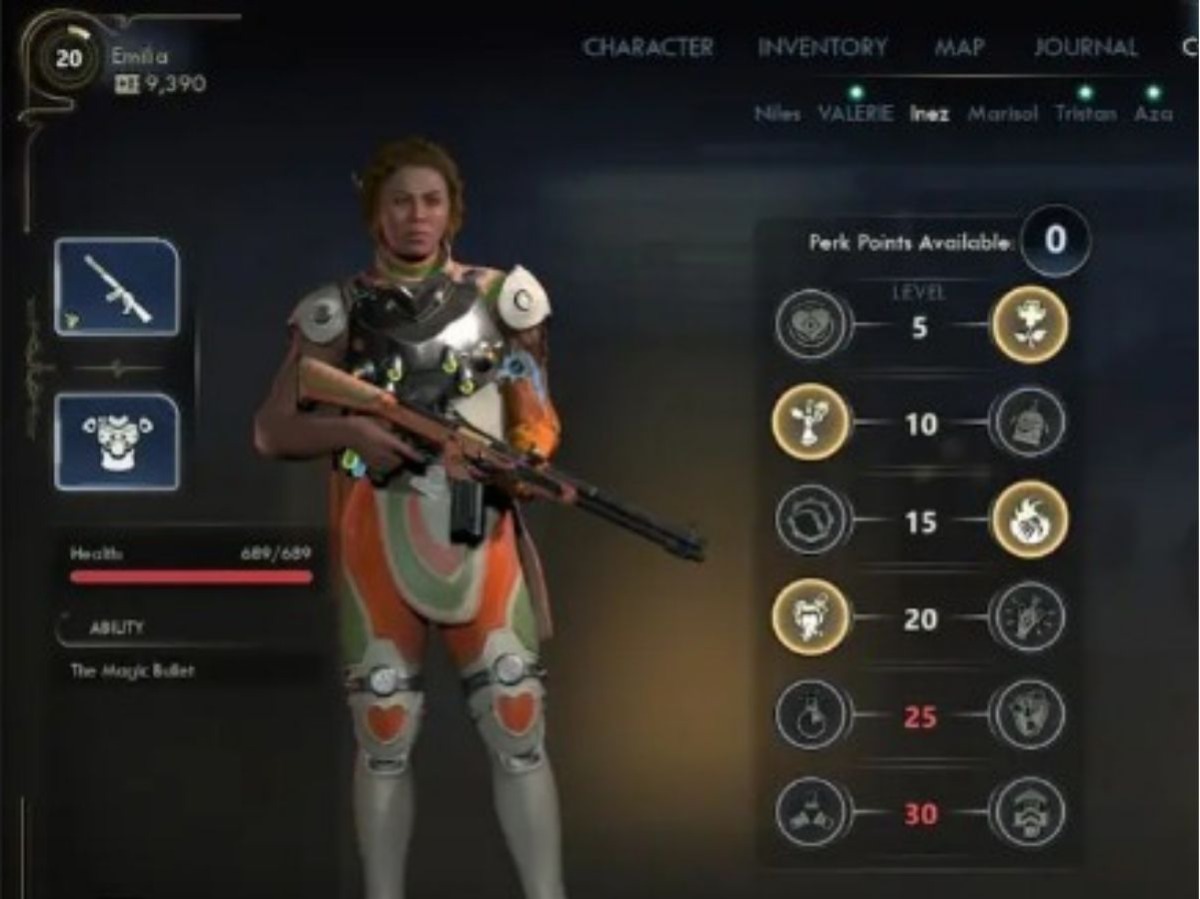Viewport: 1200px width, 899px height.
Task: Select Inez's equipped rifle weapon slot
Action: [117, 287]
